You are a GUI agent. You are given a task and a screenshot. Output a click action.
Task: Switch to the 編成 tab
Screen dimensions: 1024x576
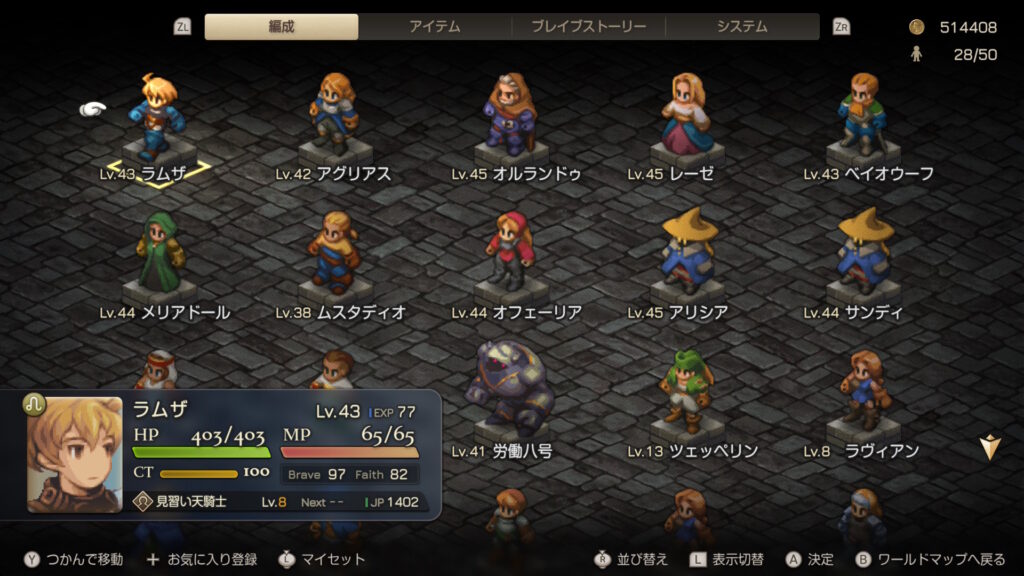[x=281, y=27]
